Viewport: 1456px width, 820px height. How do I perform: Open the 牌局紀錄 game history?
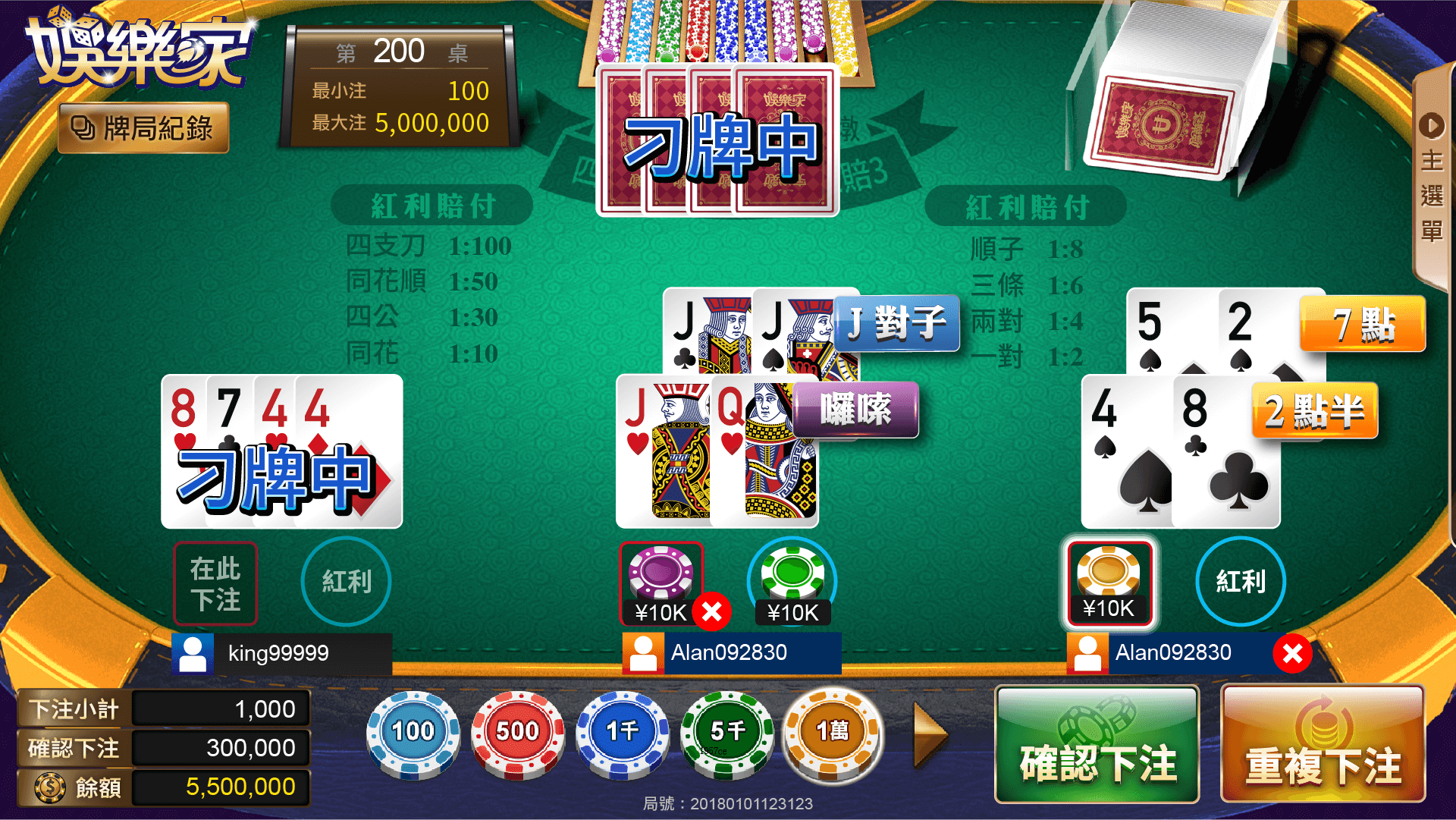click(x=143, y=127)
